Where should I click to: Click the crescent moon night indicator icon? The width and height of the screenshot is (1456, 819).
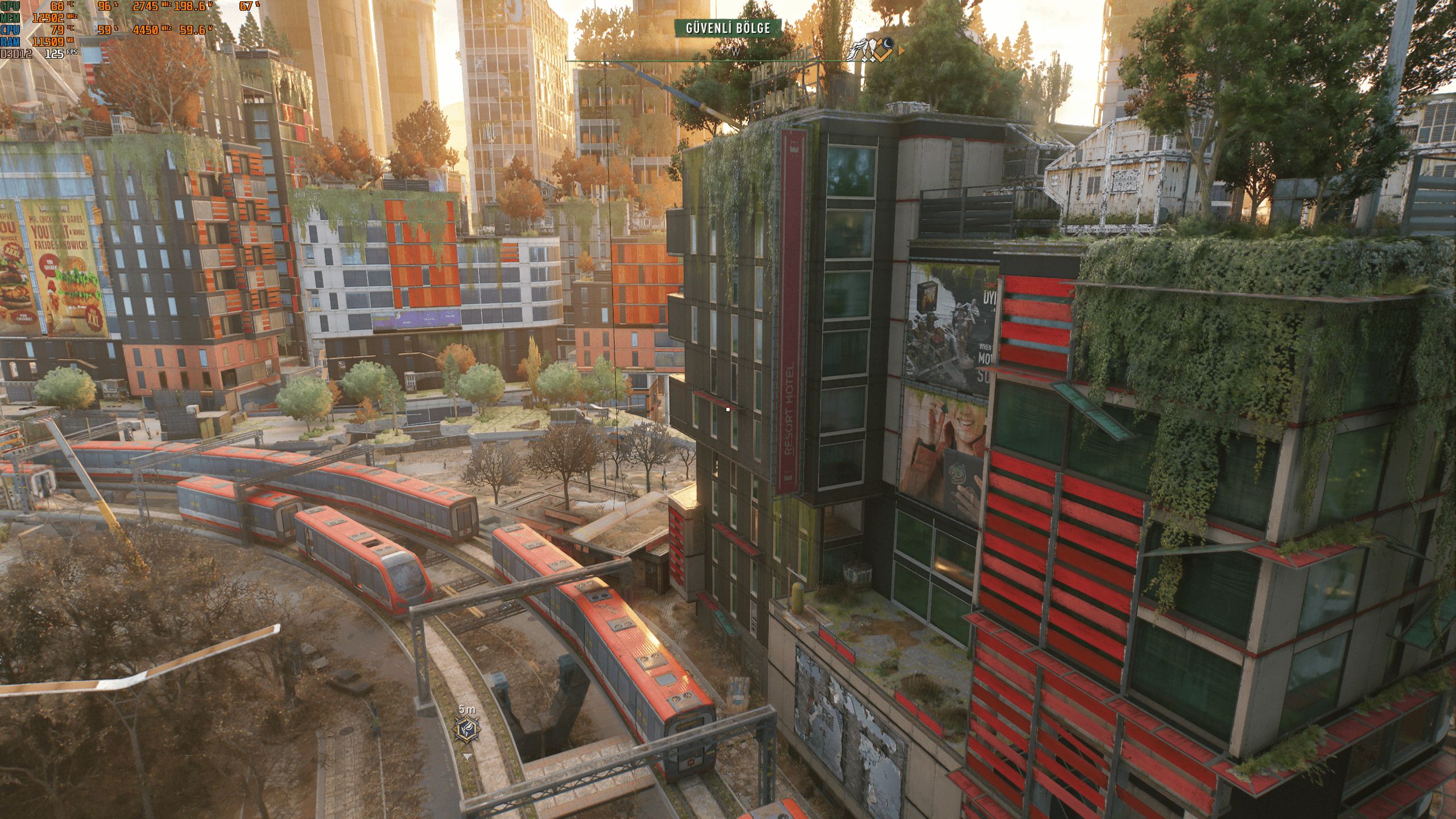[x=888, y=43]
